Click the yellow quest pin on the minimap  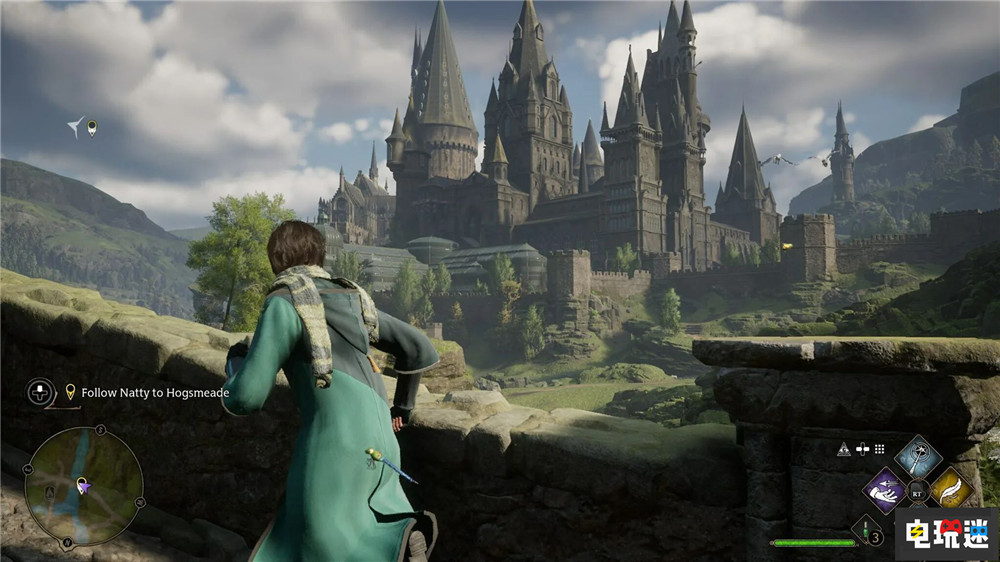pos(79,485)
